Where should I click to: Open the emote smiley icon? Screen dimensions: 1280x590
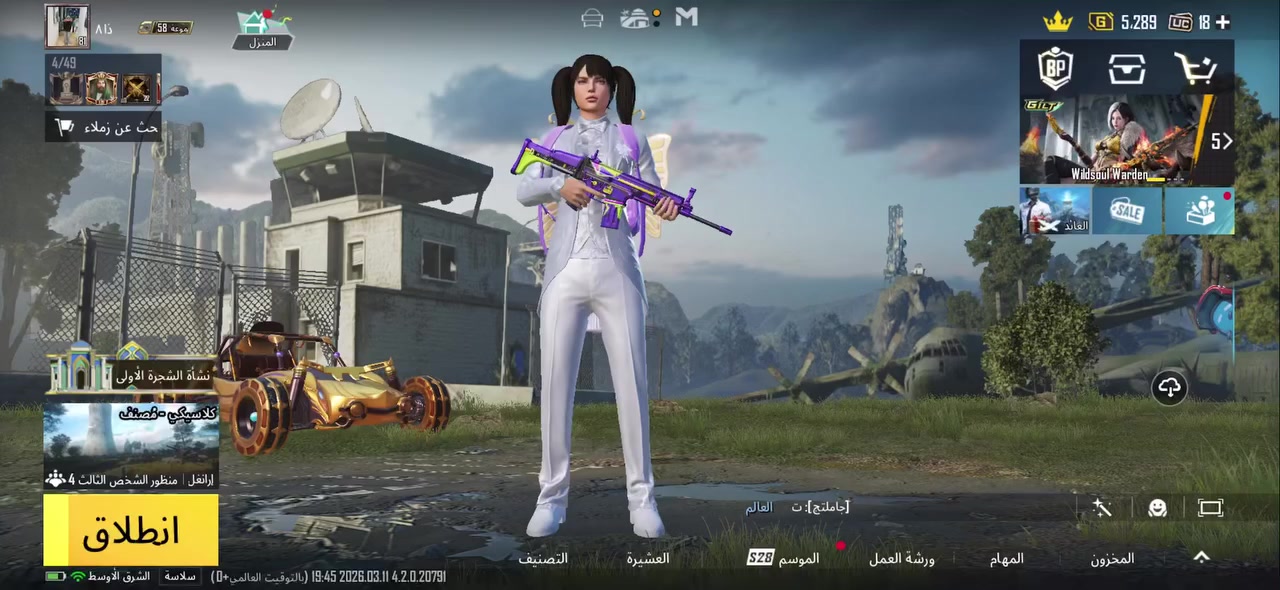coord(1157,508)
